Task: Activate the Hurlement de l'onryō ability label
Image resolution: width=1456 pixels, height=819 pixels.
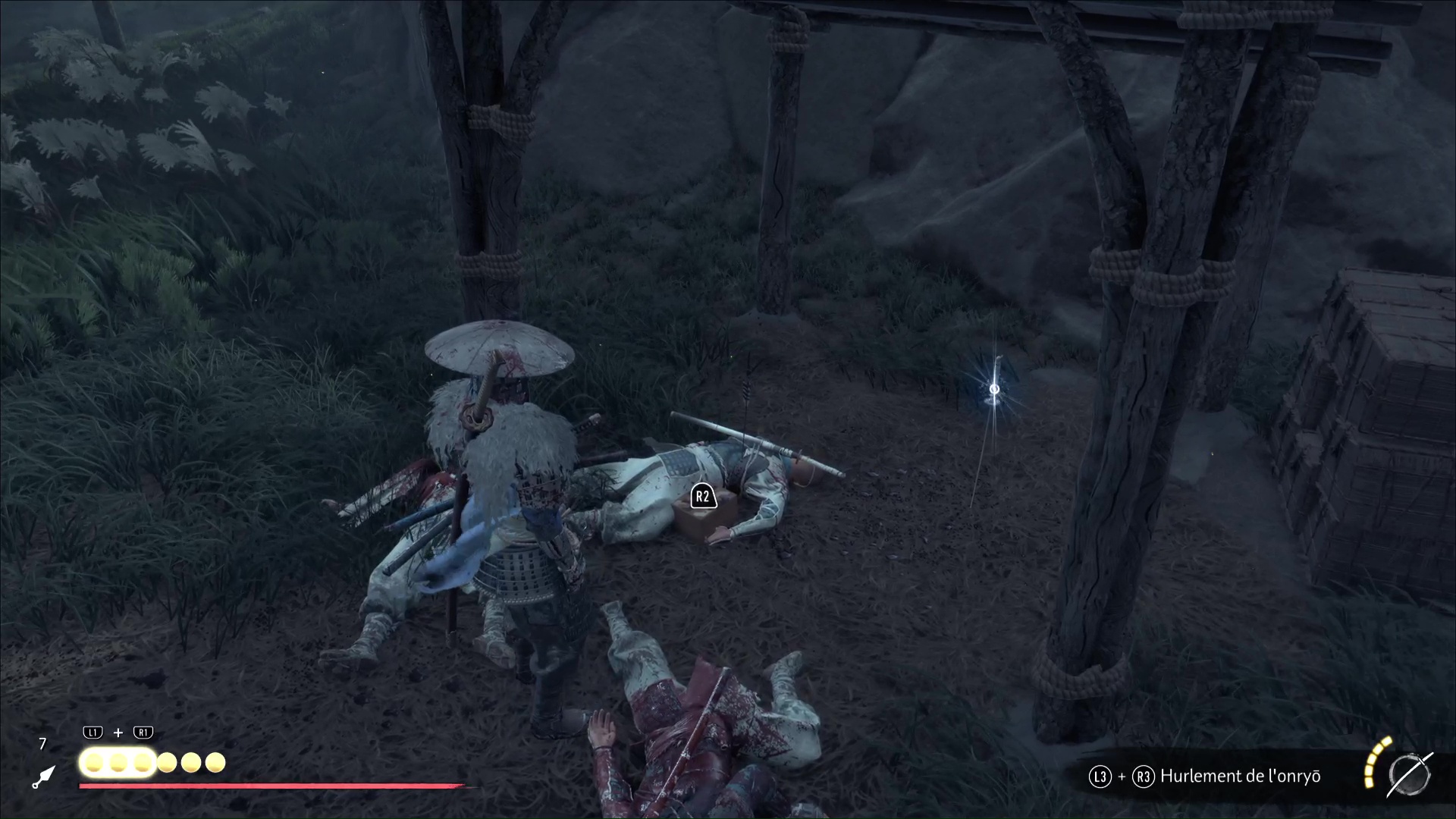Action: [1240, 776]
